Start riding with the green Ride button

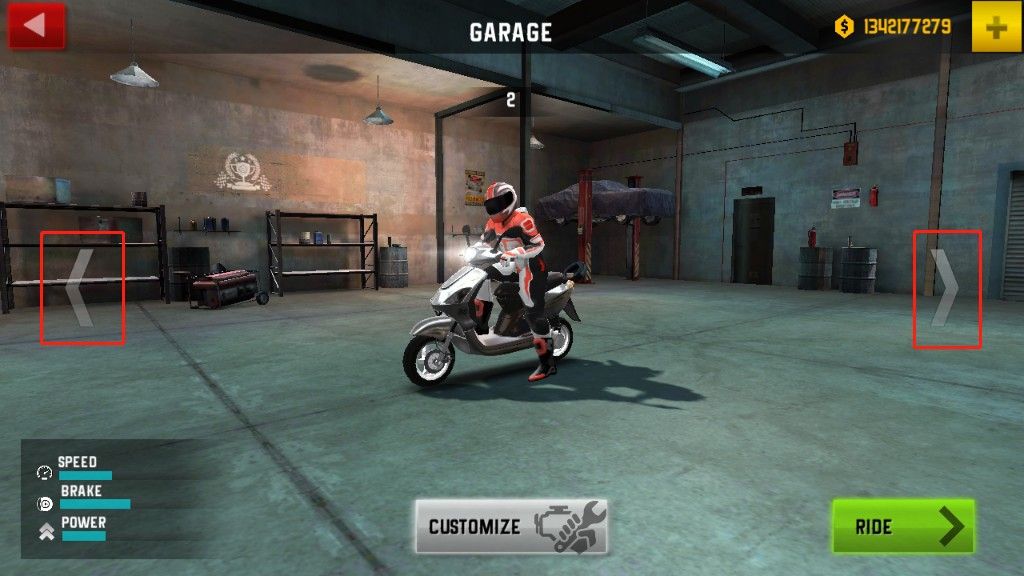tap(903, 526)
